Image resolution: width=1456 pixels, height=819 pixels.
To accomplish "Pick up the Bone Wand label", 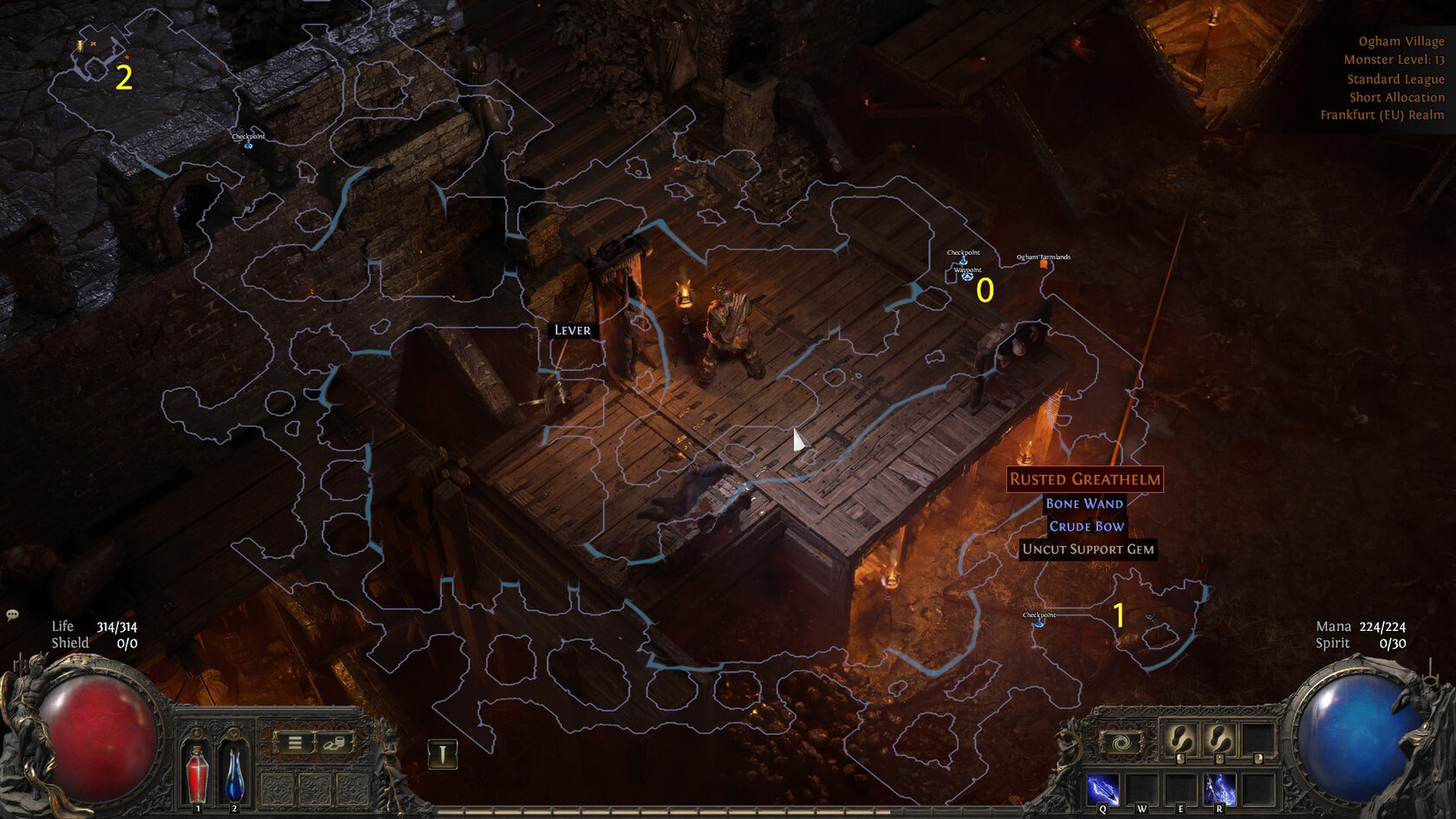I will click(1084, 504).
